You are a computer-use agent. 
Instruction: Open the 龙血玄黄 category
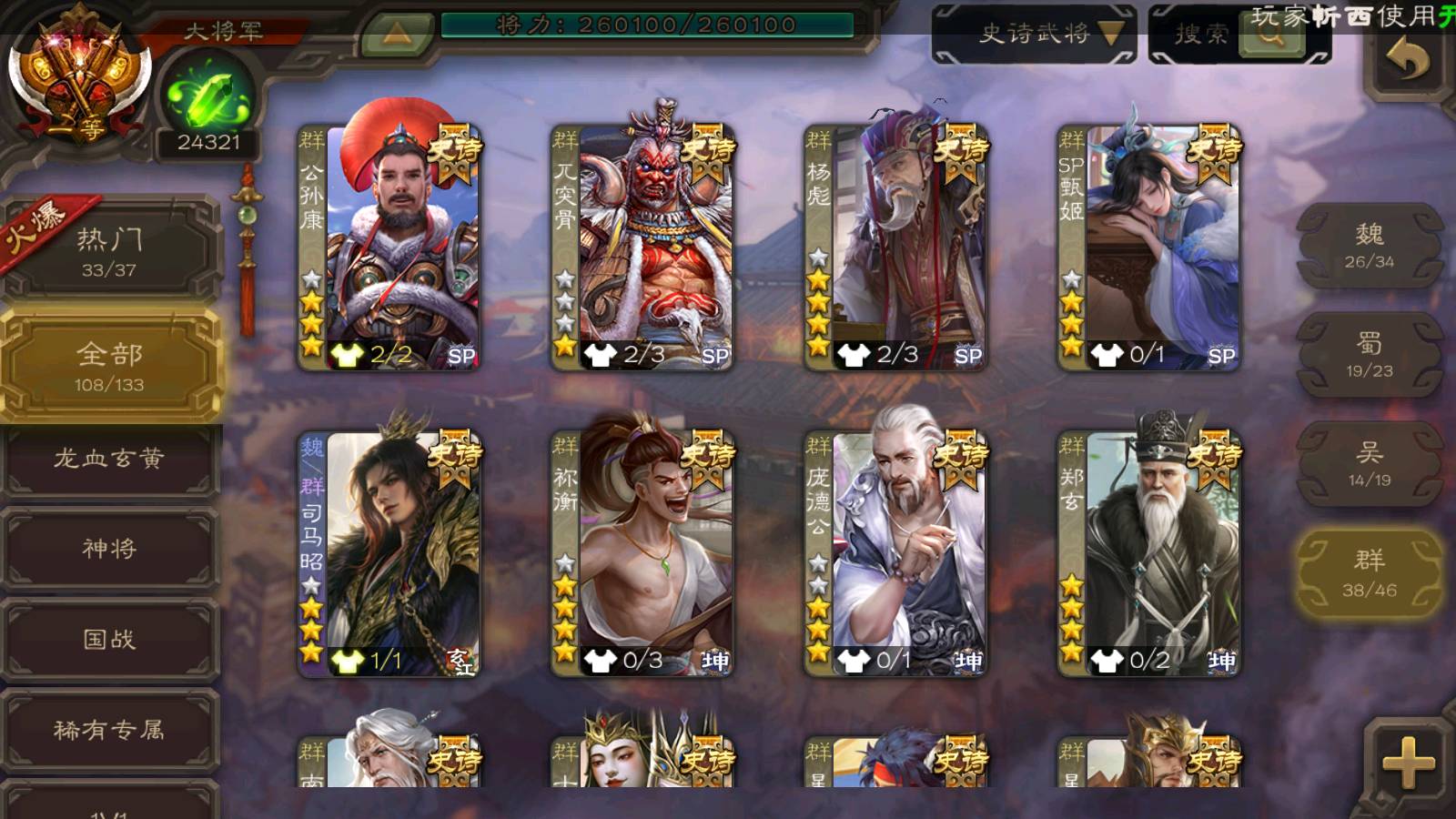(109, 459)
